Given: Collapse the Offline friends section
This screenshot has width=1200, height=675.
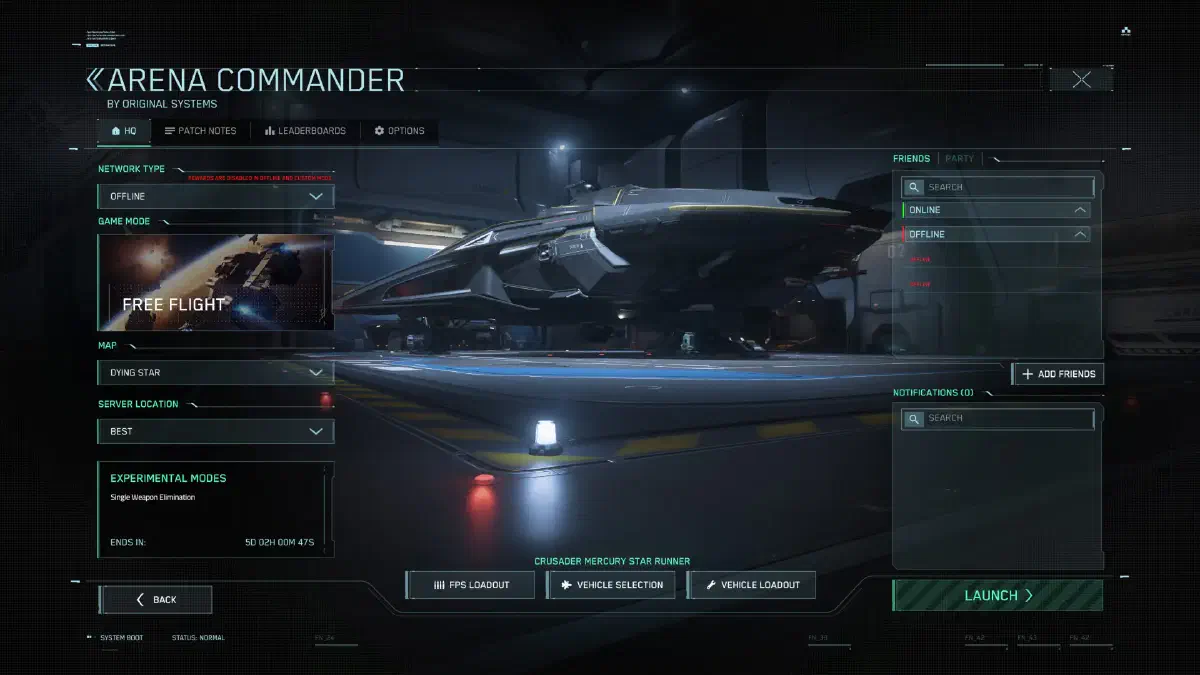Looking at the screenshot, I should pyautogui.click(x=1080, y=234).
